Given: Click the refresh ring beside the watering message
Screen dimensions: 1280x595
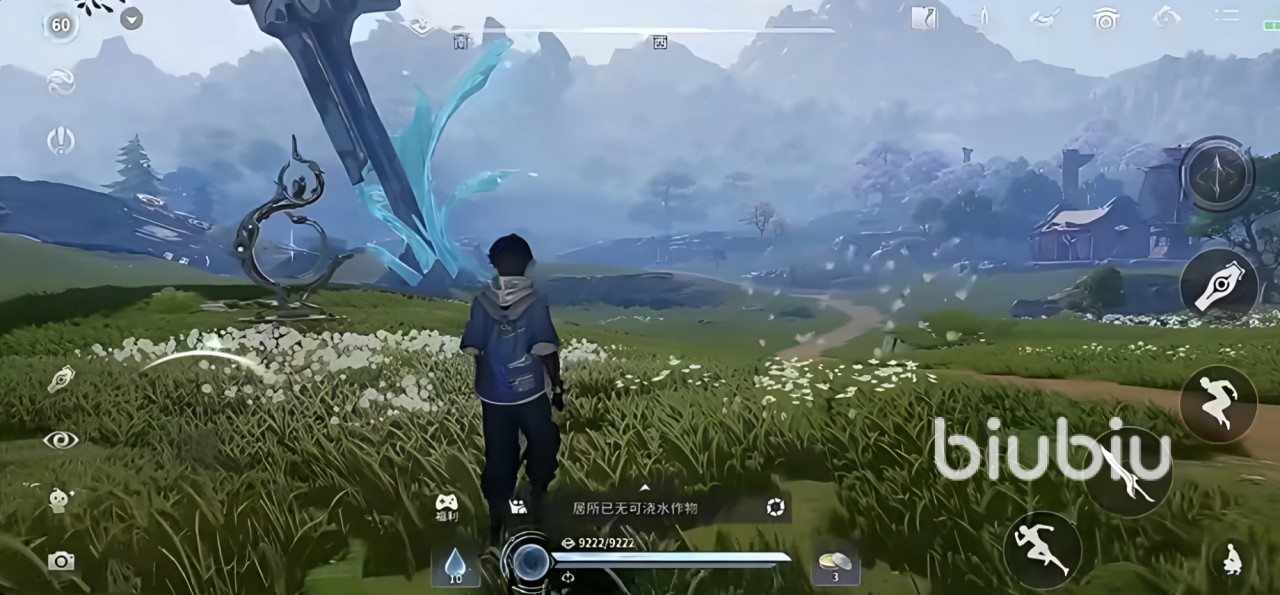Looking at the screenshot, I should pos(775,508).
